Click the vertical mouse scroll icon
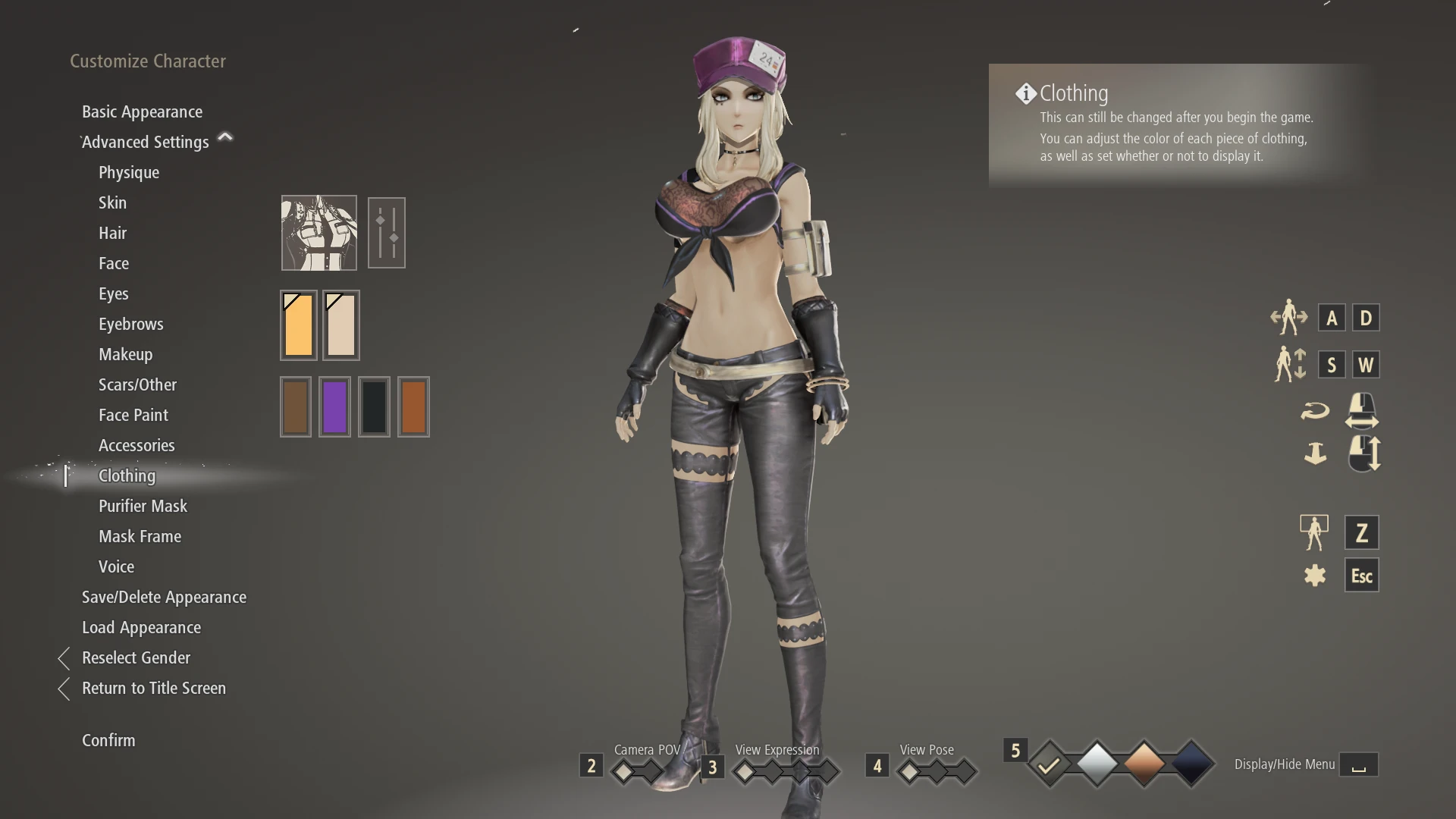 click(1362, 453)
